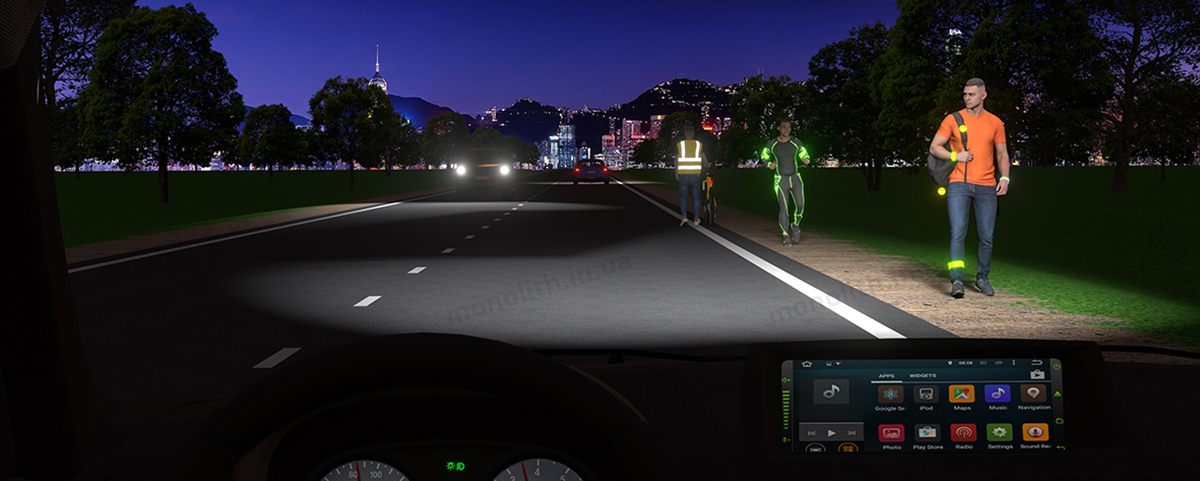Open the Navigation app

1033,394
